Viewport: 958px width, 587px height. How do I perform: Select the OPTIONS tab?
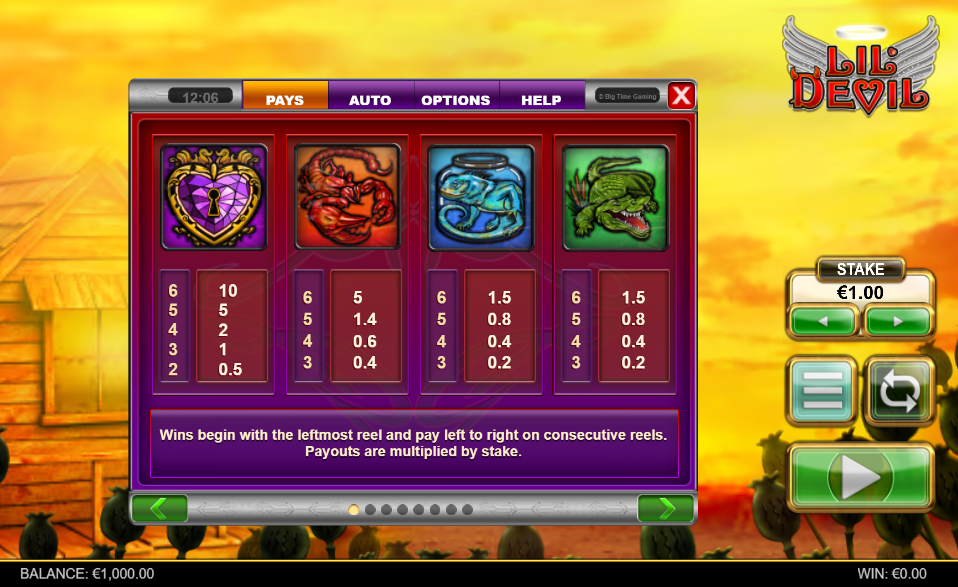pyautogui.click(x=455, y=99)
